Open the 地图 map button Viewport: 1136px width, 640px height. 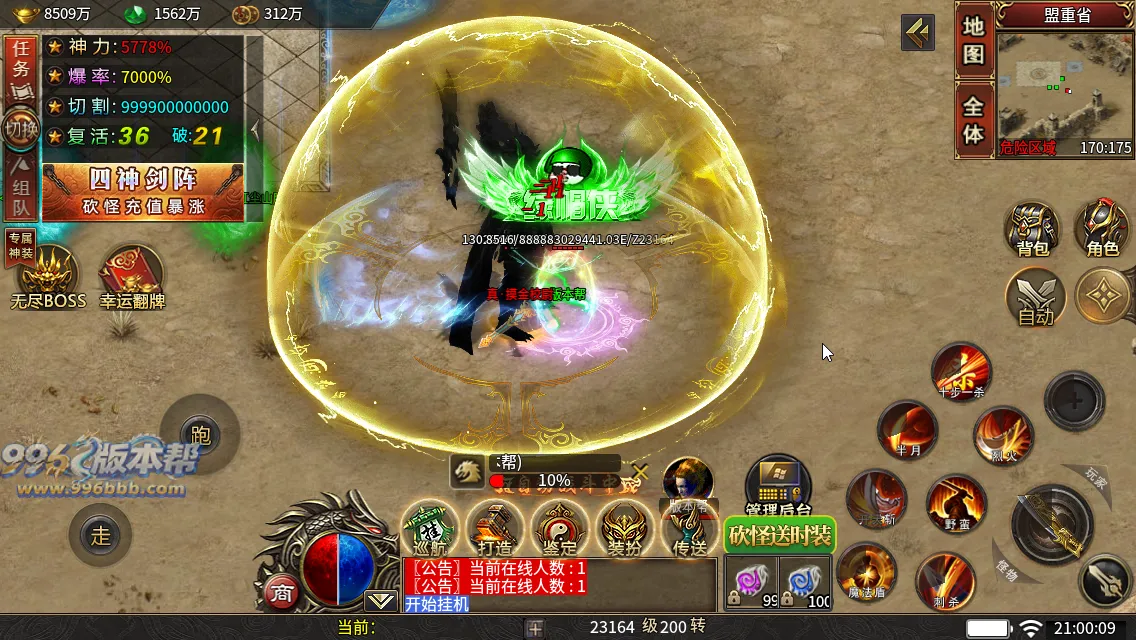(x=974, y=41)
